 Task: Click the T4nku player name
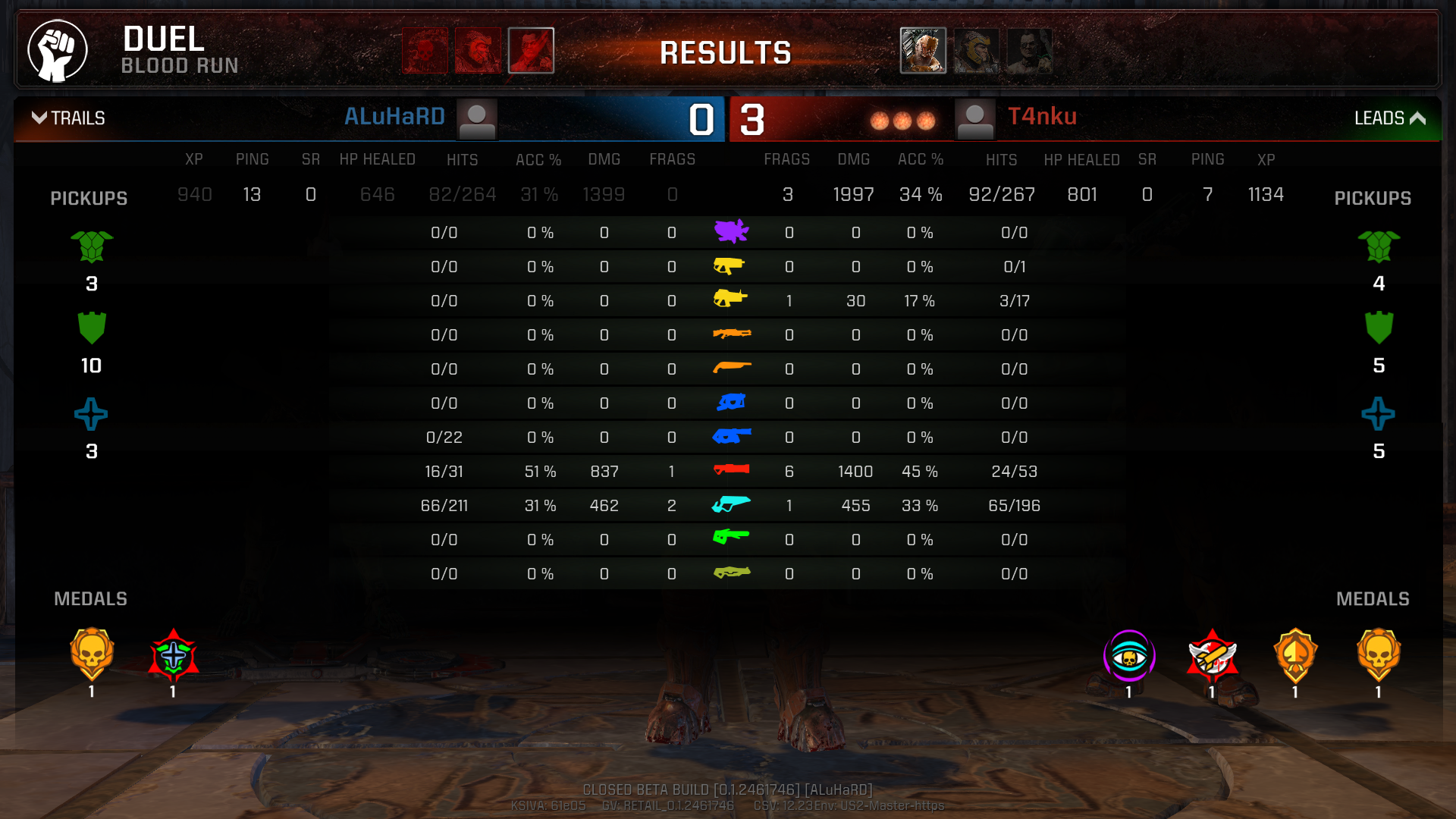pyautogui.click(x=1042, y=117)
